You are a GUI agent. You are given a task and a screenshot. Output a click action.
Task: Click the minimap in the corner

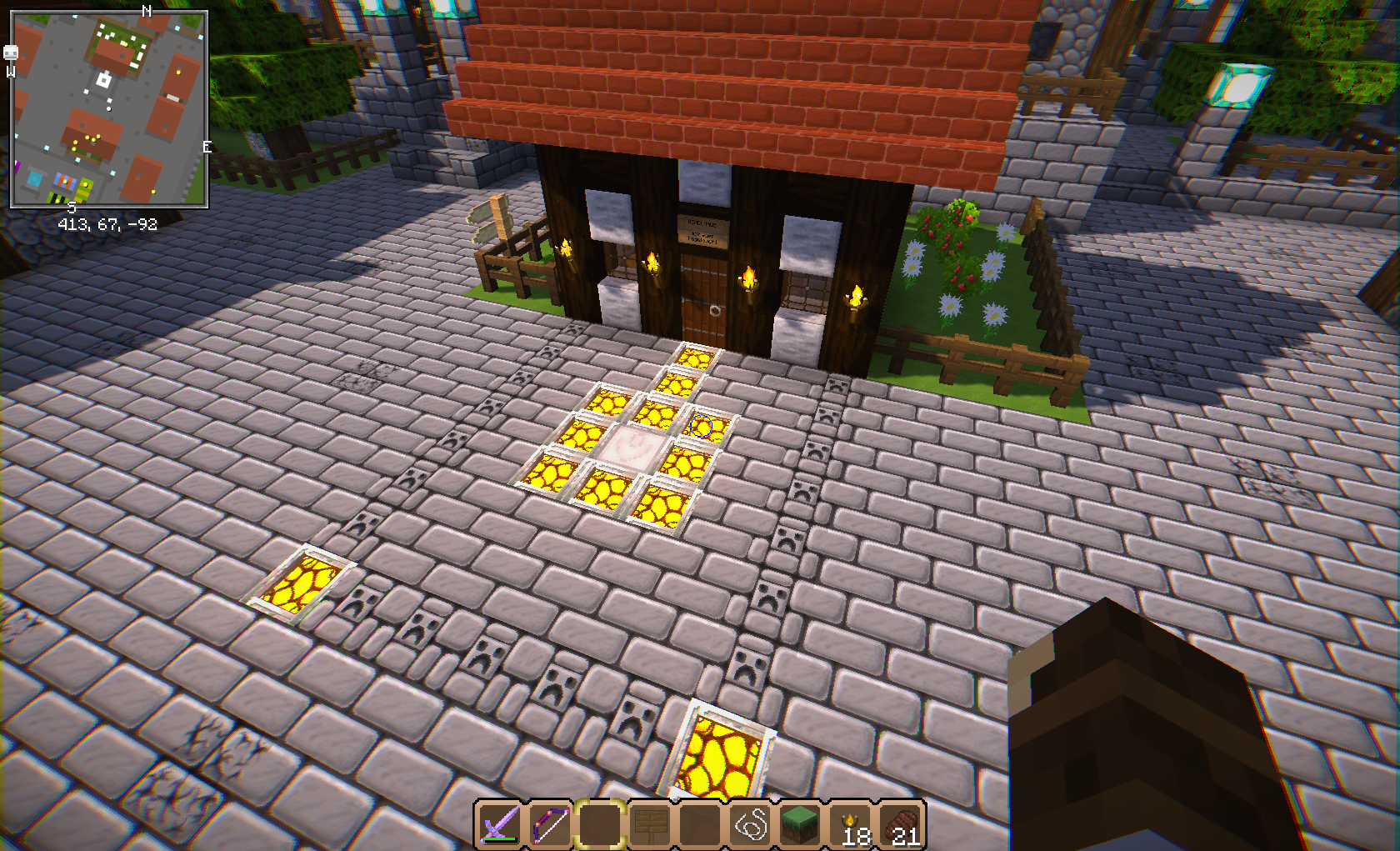(x=108, y=109)
